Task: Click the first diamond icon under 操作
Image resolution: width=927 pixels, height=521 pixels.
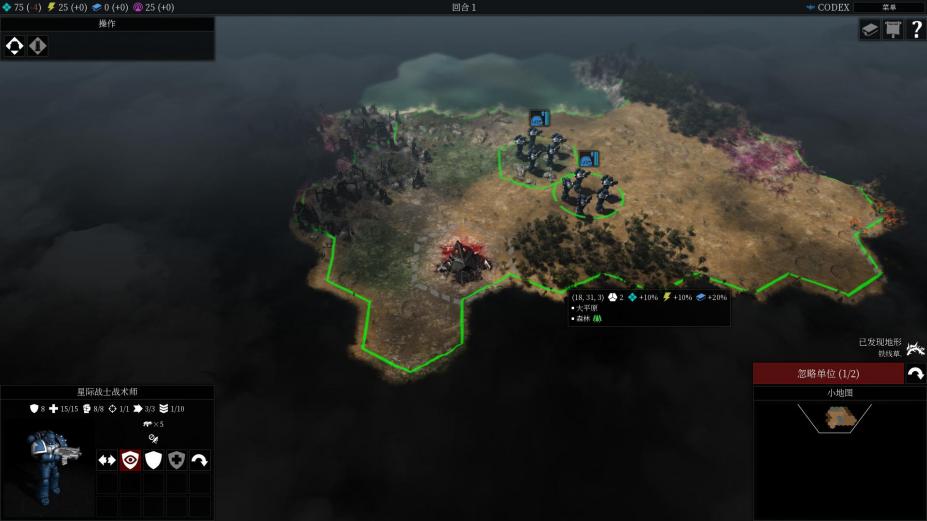Action: click(15, 45)
